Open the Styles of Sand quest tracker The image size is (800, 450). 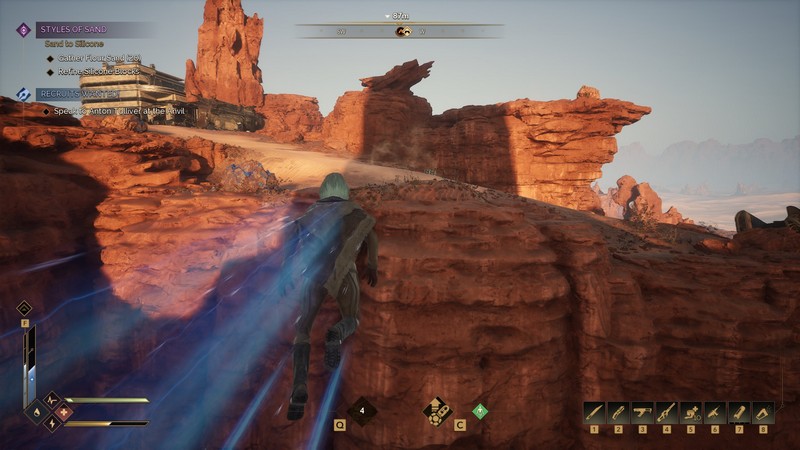coord(75,30)
